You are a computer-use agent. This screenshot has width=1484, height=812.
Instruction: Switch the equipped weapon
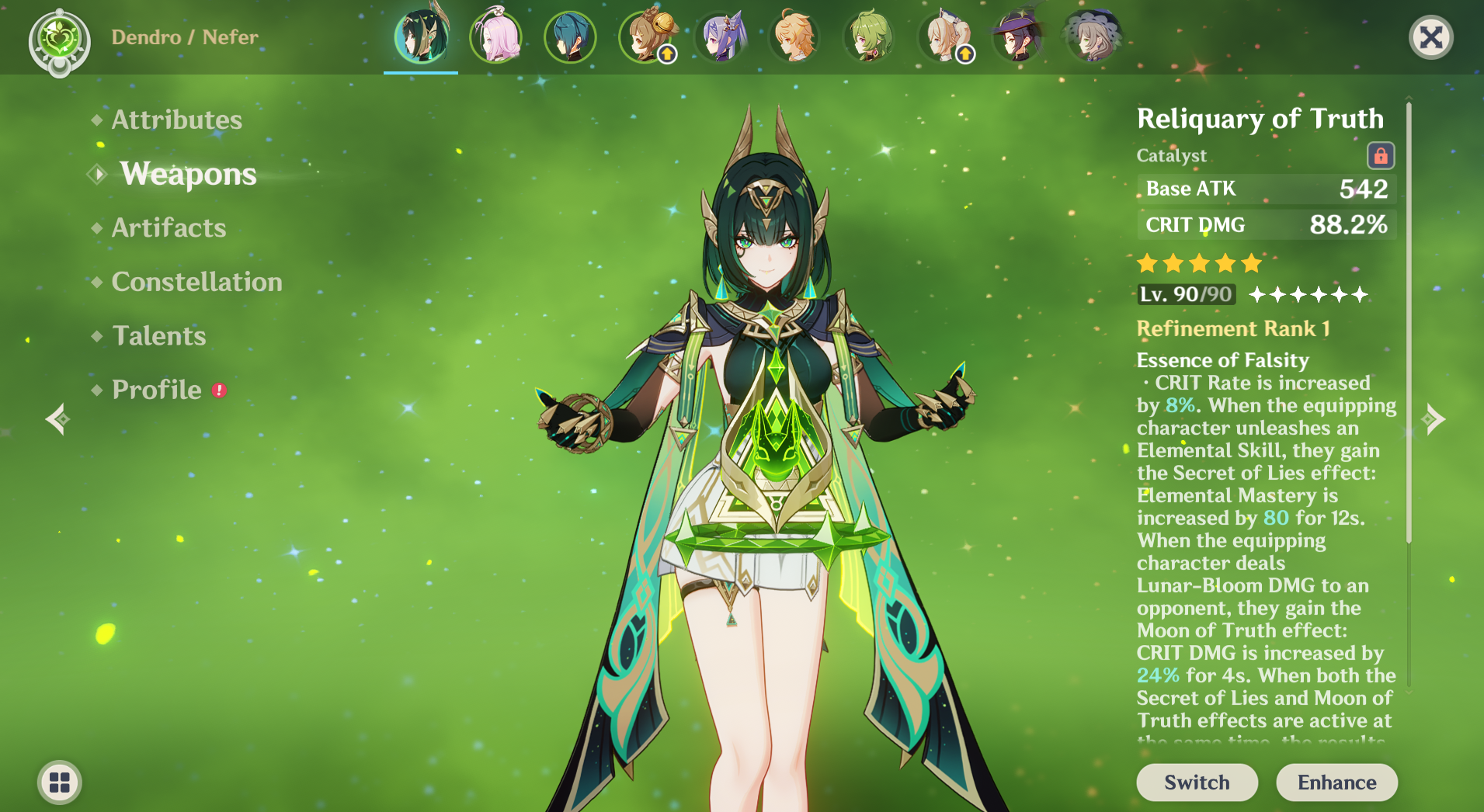pyautogui.click(x=1196, y=782)
